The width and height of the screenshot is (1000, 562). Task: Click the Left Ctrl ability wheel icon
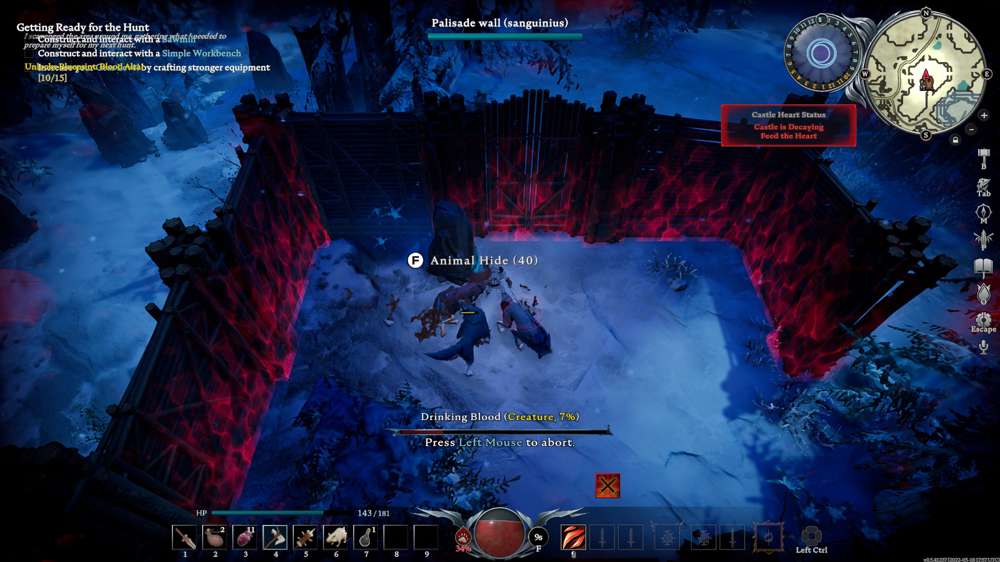810,536
